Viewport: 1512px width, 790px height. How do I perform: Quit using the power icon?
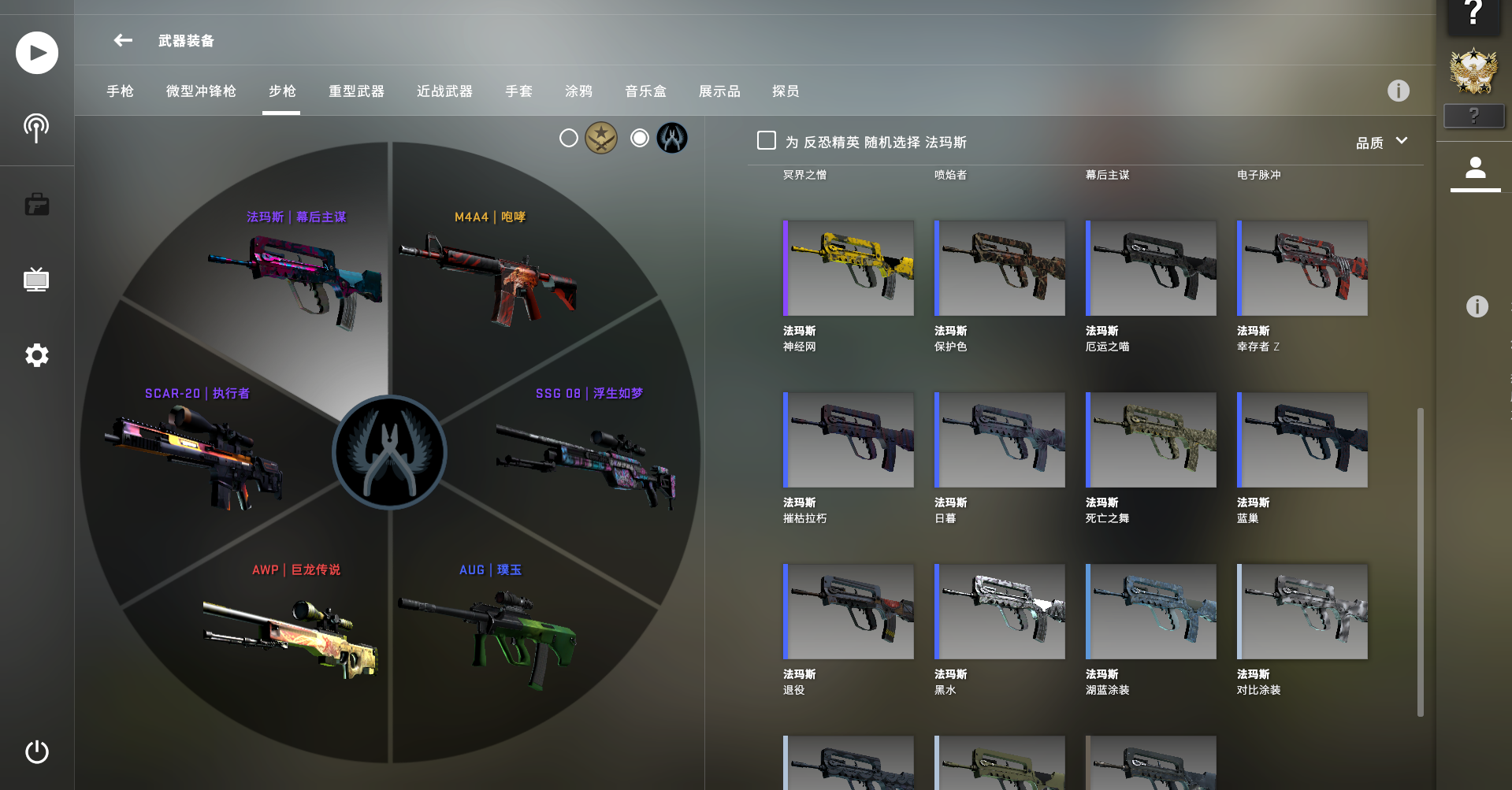tap(37, 751)
